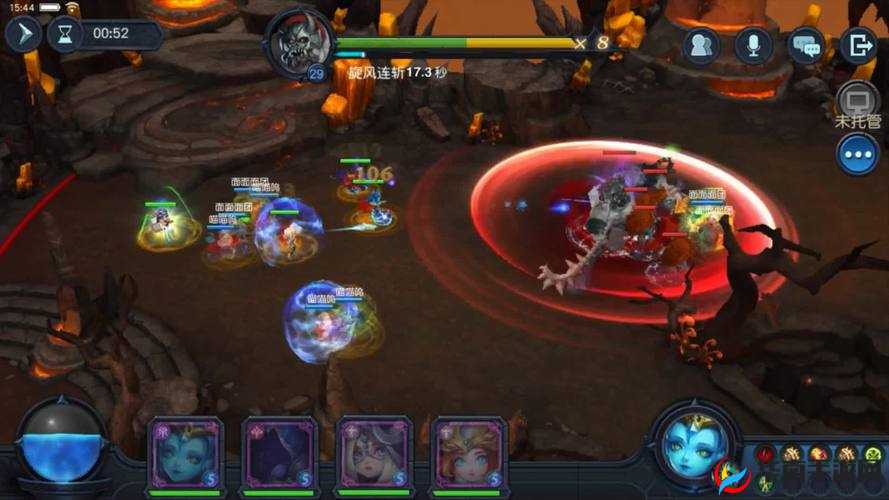Open the blue three-dots more button
The height and width of the screenshot is (500, 889).
coord(857,154)
